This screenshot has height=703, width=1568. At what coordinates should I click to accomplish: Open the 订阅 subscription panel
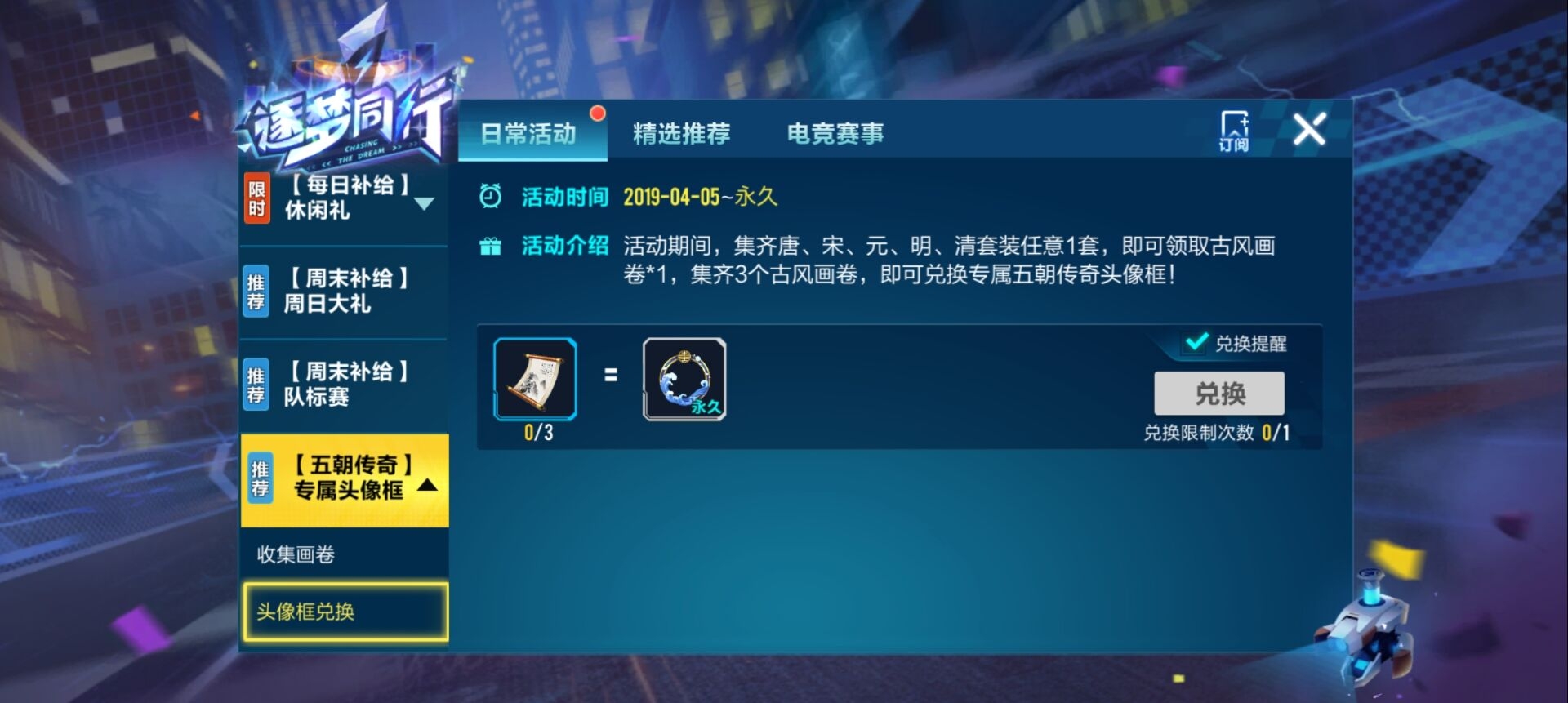[1233, 131]
